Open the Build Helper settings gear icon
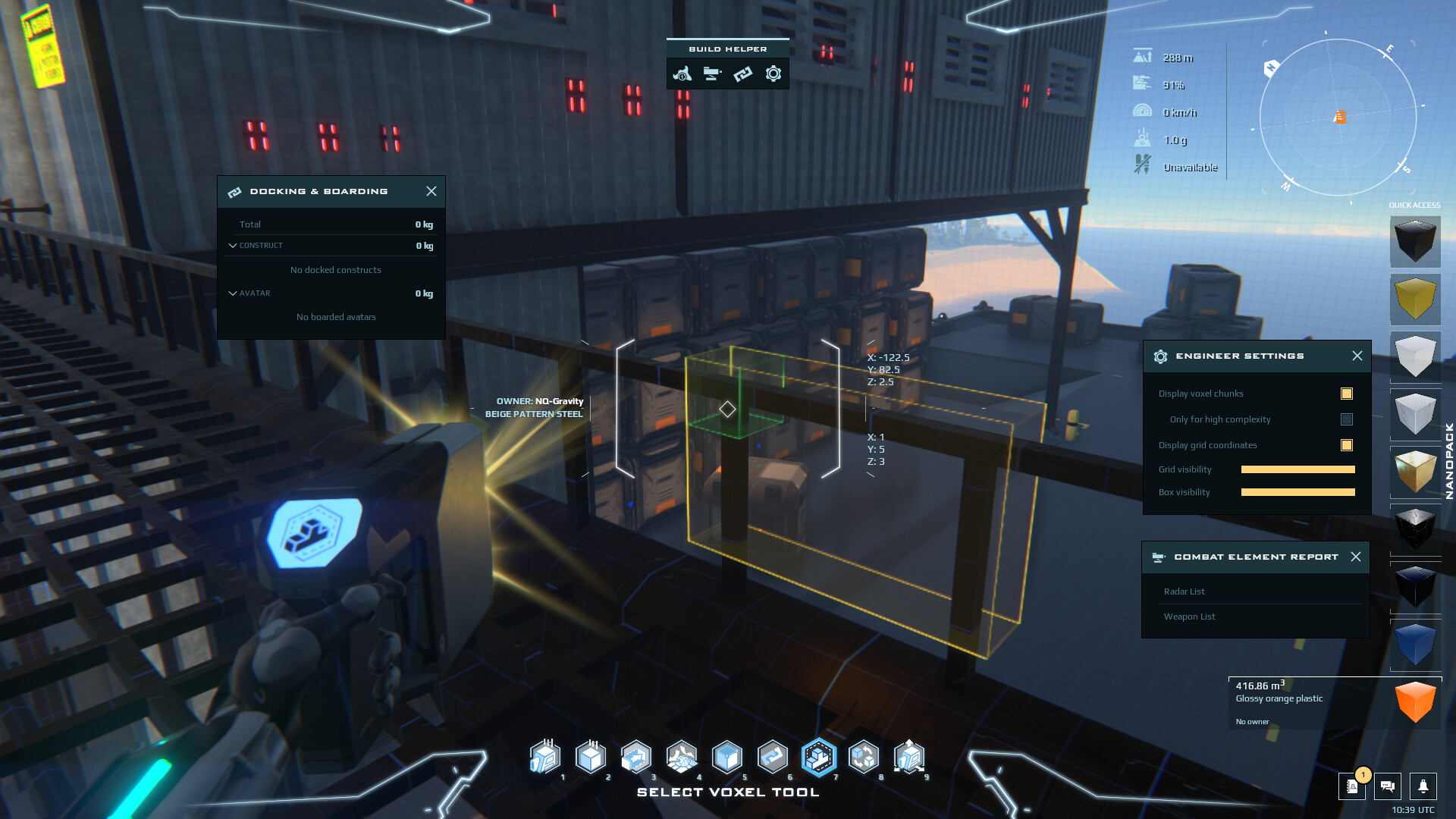The width and height of the screenshot is (1456, 819). (x=773, y=74)
